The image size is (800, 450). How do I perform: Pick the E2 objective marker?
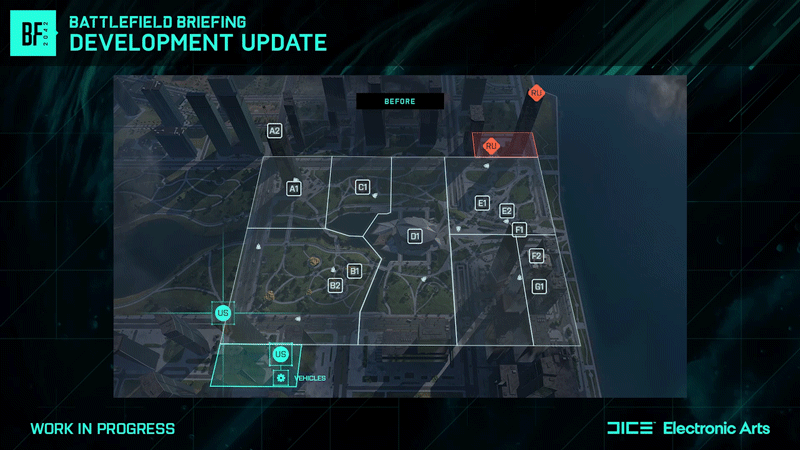(x=507, y=211)
